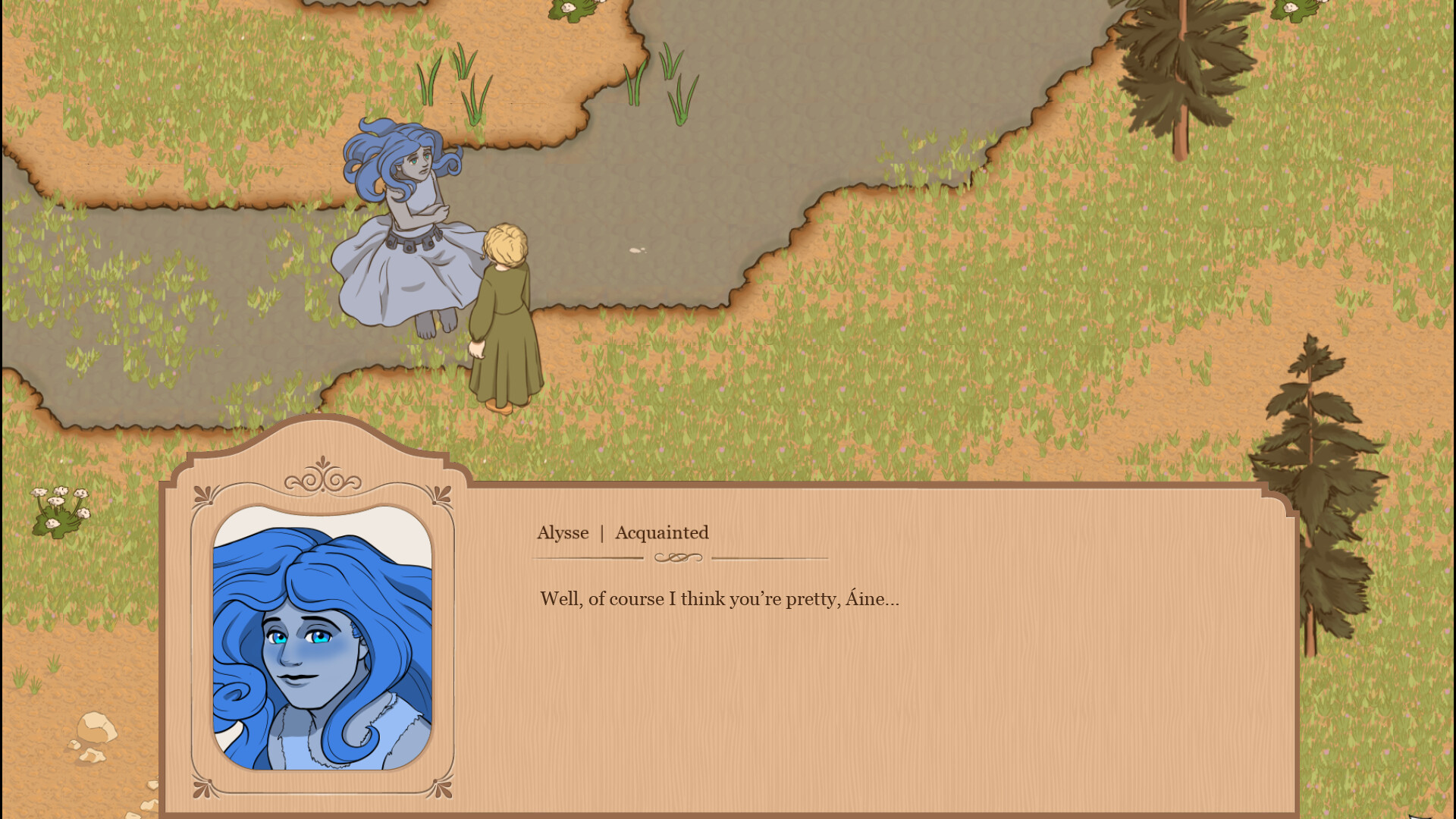
Task: Click the ornamental divider under Alysse's name
Action: (677, 559)
